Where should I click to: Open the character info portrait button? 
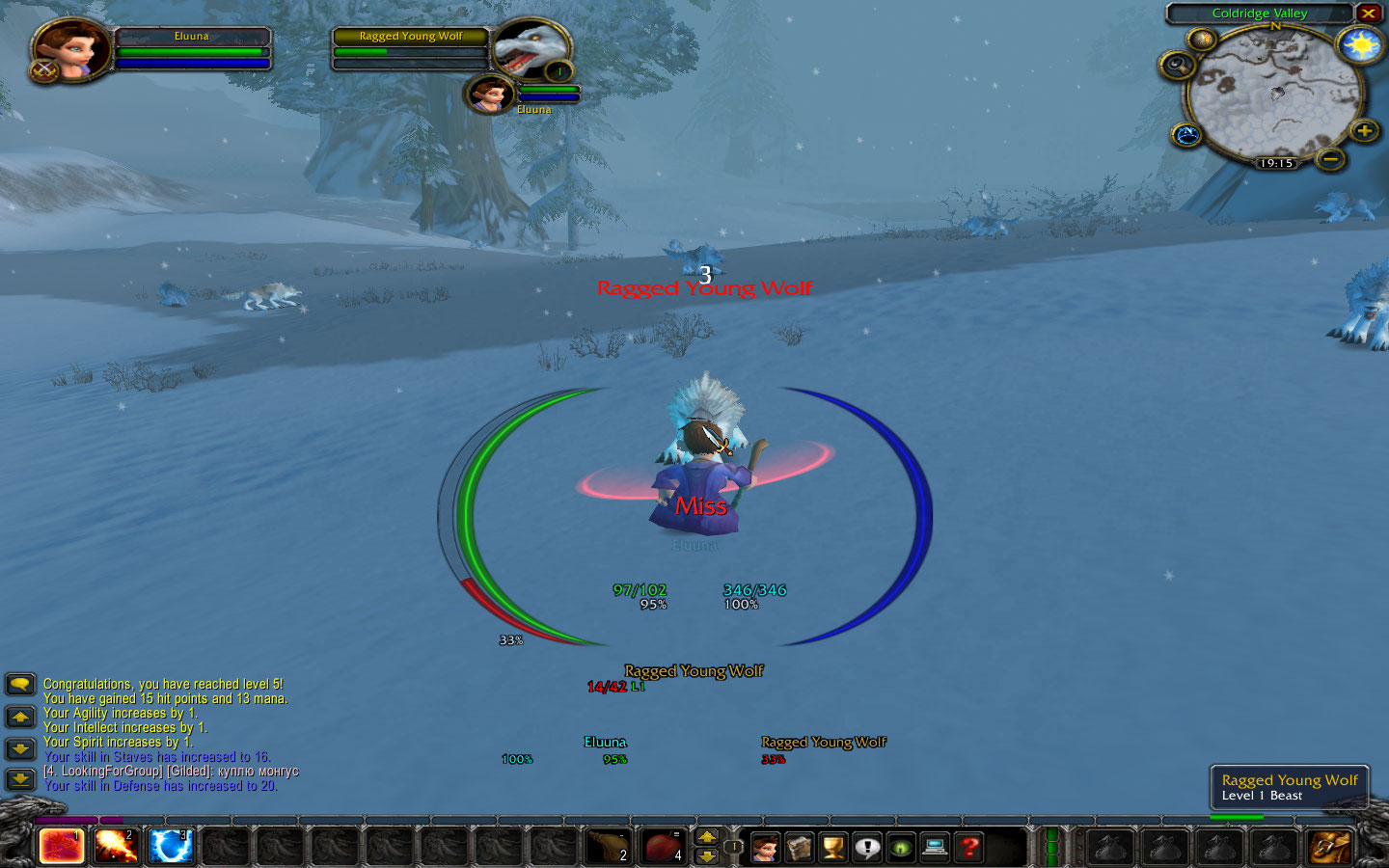point(765,848)
